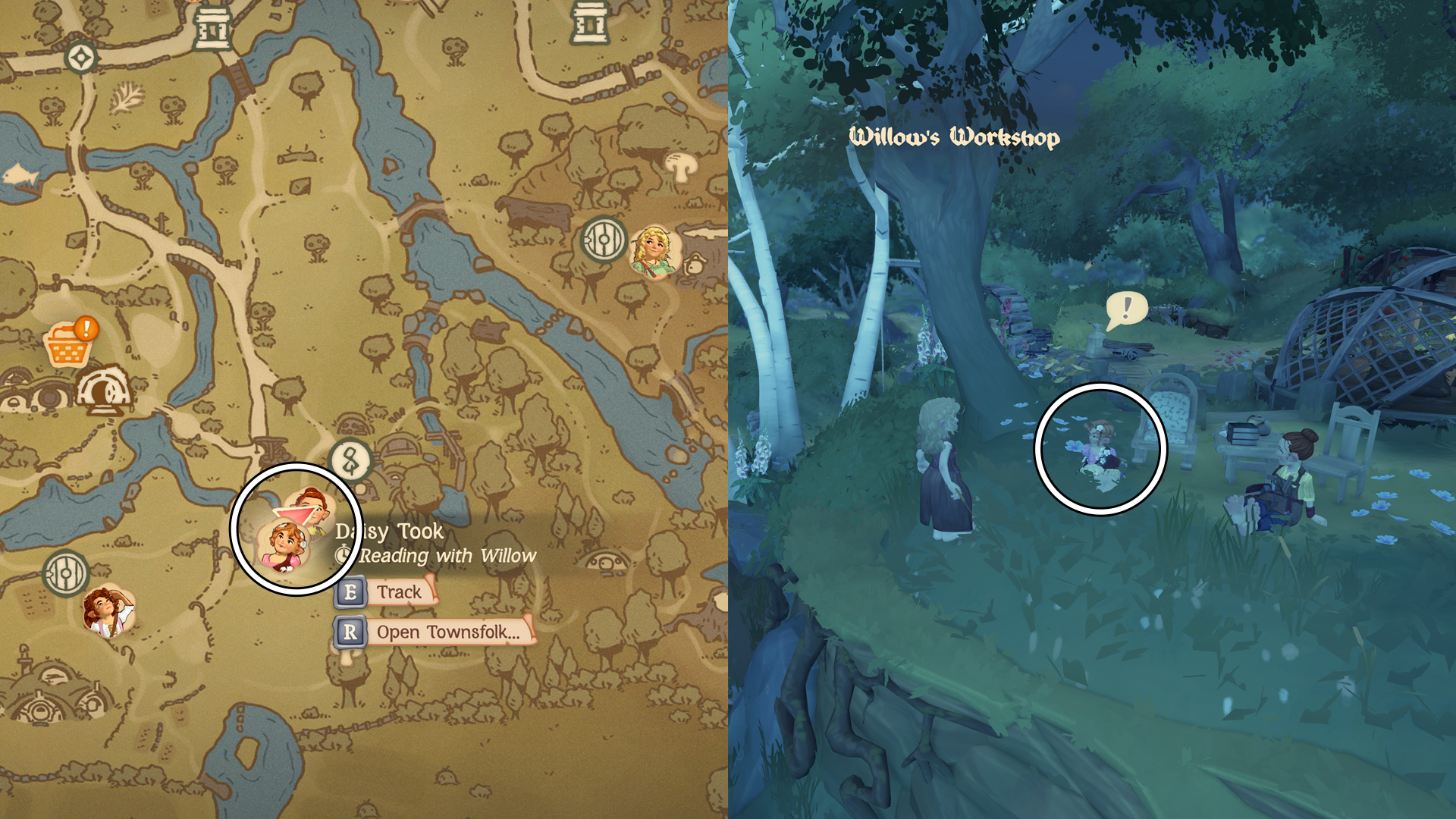The width and height of the screenshot is (1456, 819).
Task: Pick the curly red-haired hobbit portrait
Action: tap(109, 610)
